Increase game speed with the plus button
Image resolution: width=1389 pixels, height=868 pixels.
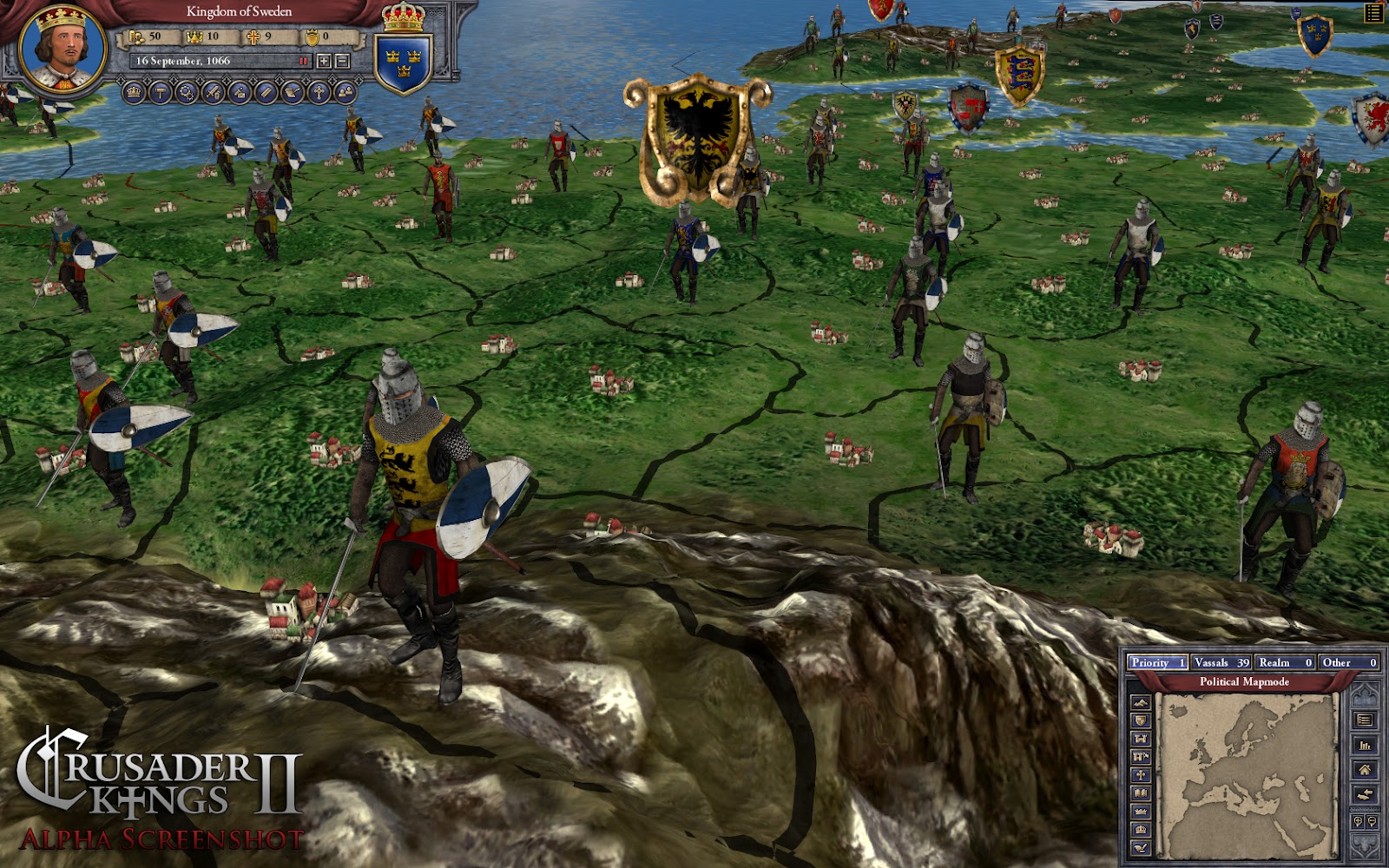pos(322,61)
